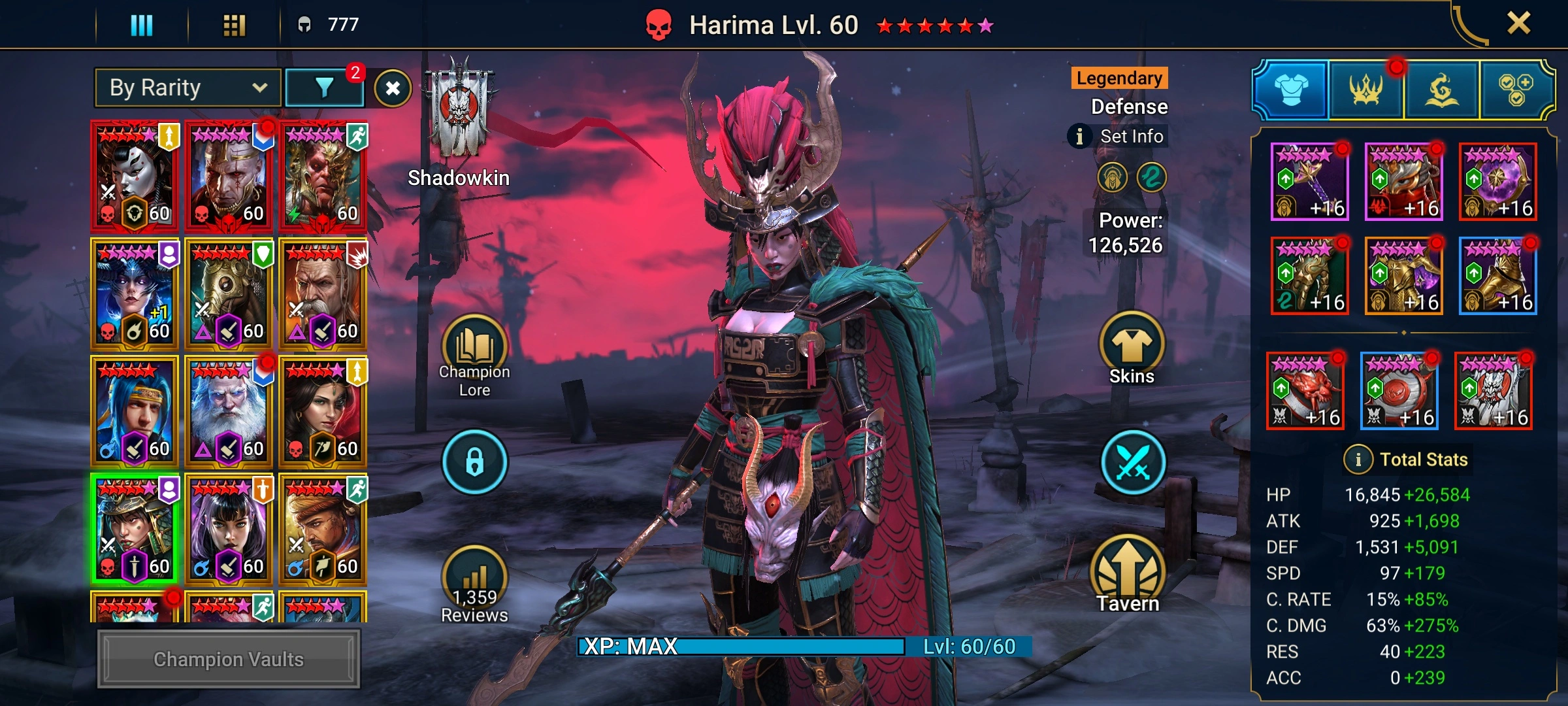Image resolution: width=1568 pixels, height=706 pixels.
Task: Clear the active filters with the round X
Action: tap(393, 88)
